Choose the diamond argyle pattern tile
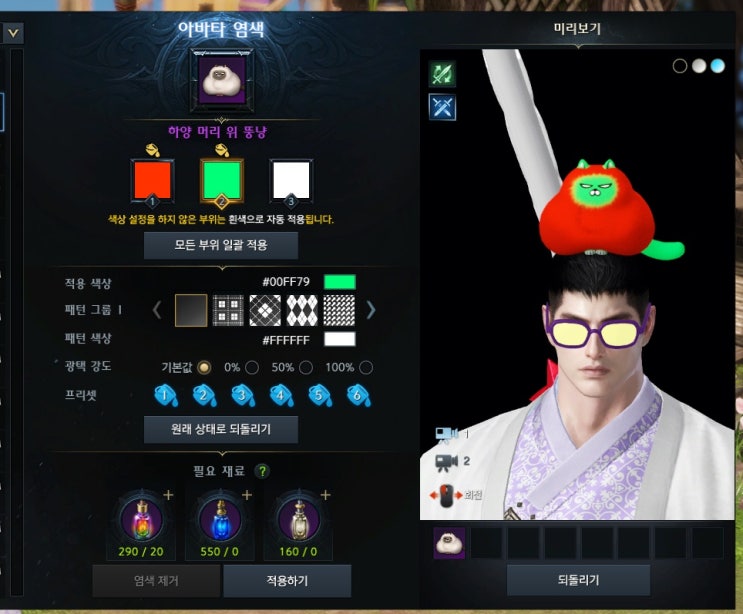The height and width of the screenshot is (614, 743). coord(303,310)
